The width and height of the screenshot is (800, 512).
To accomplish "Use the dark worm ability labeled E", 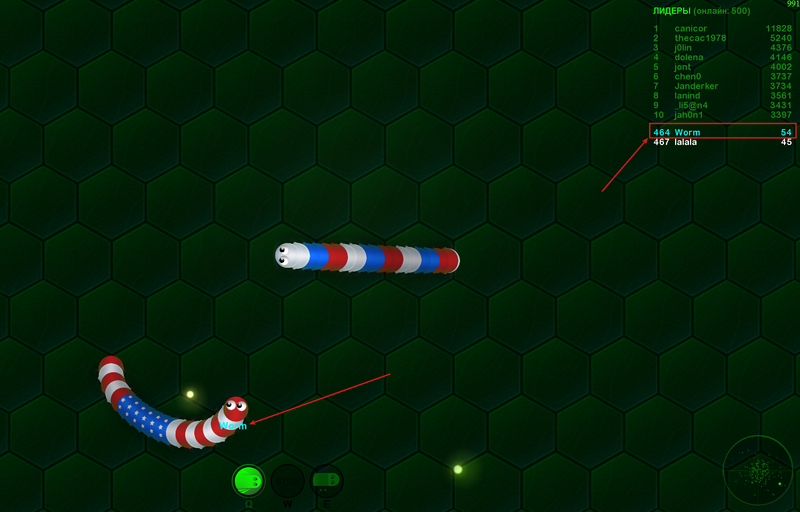I will [x=326, y=481].
